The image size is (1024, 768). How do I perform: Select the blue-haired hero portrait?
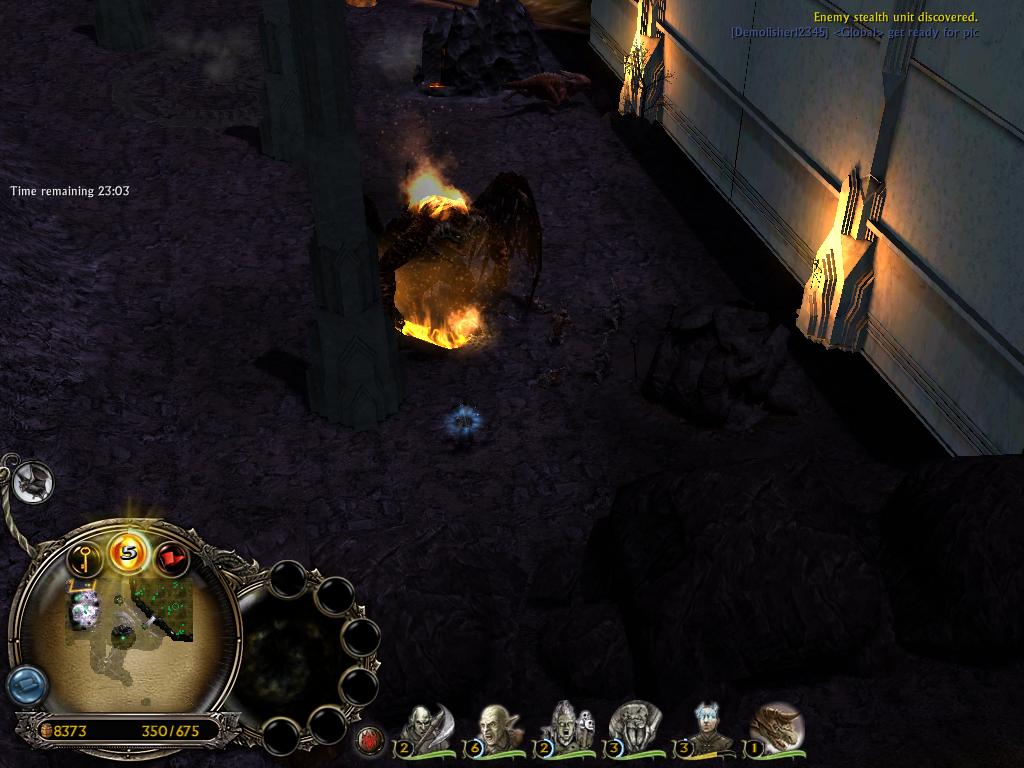(709, 727)
